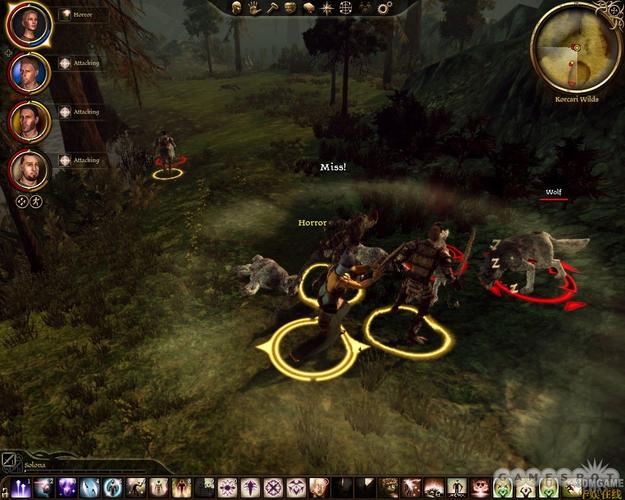Viewport: 625px width, 500px height.
Task: Open the open-hand menu icon
Action: (255, 8)
